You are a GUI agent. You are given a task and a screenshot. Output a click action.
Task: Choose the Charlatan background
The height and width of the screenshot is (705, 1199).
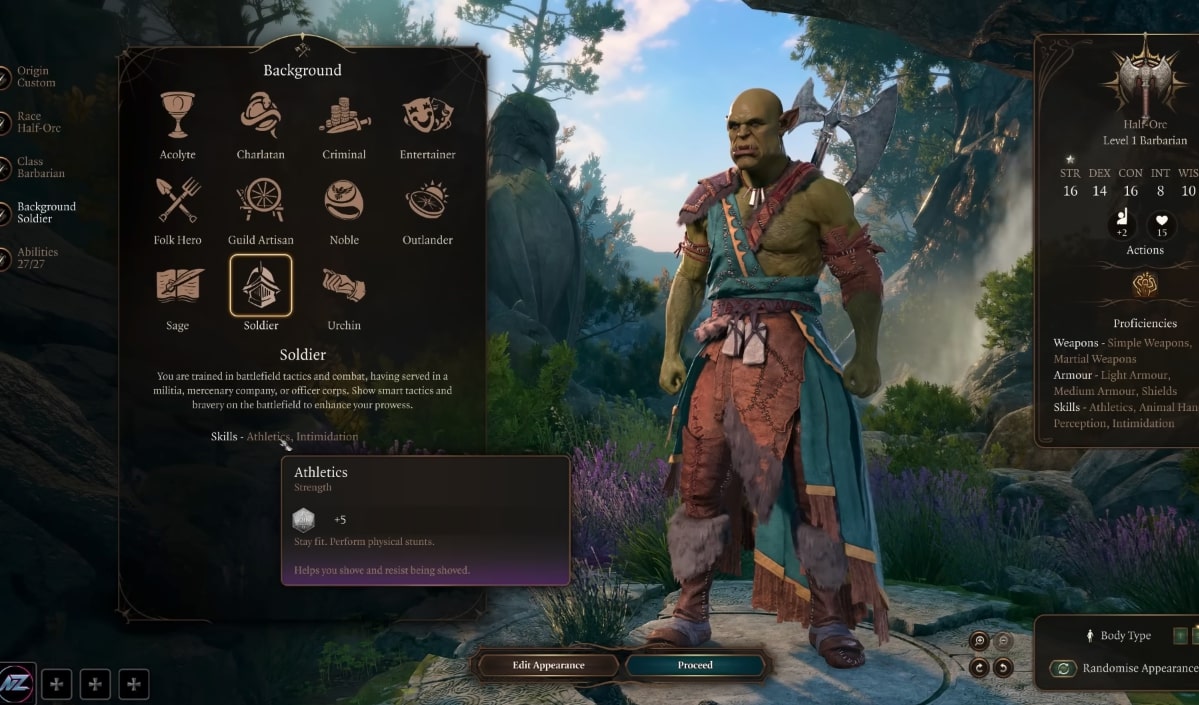[x=260, y=117]
